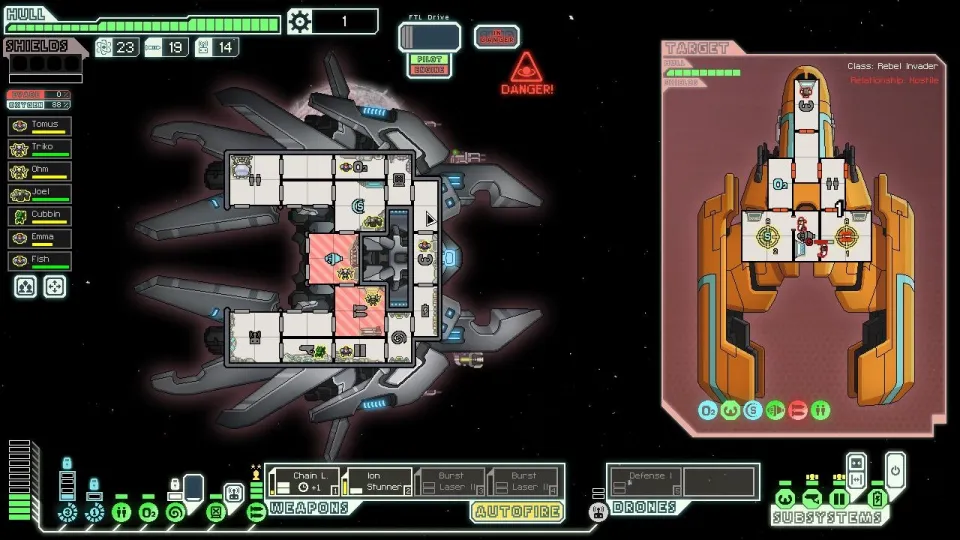Select crew member Tomus

point(40,126)
